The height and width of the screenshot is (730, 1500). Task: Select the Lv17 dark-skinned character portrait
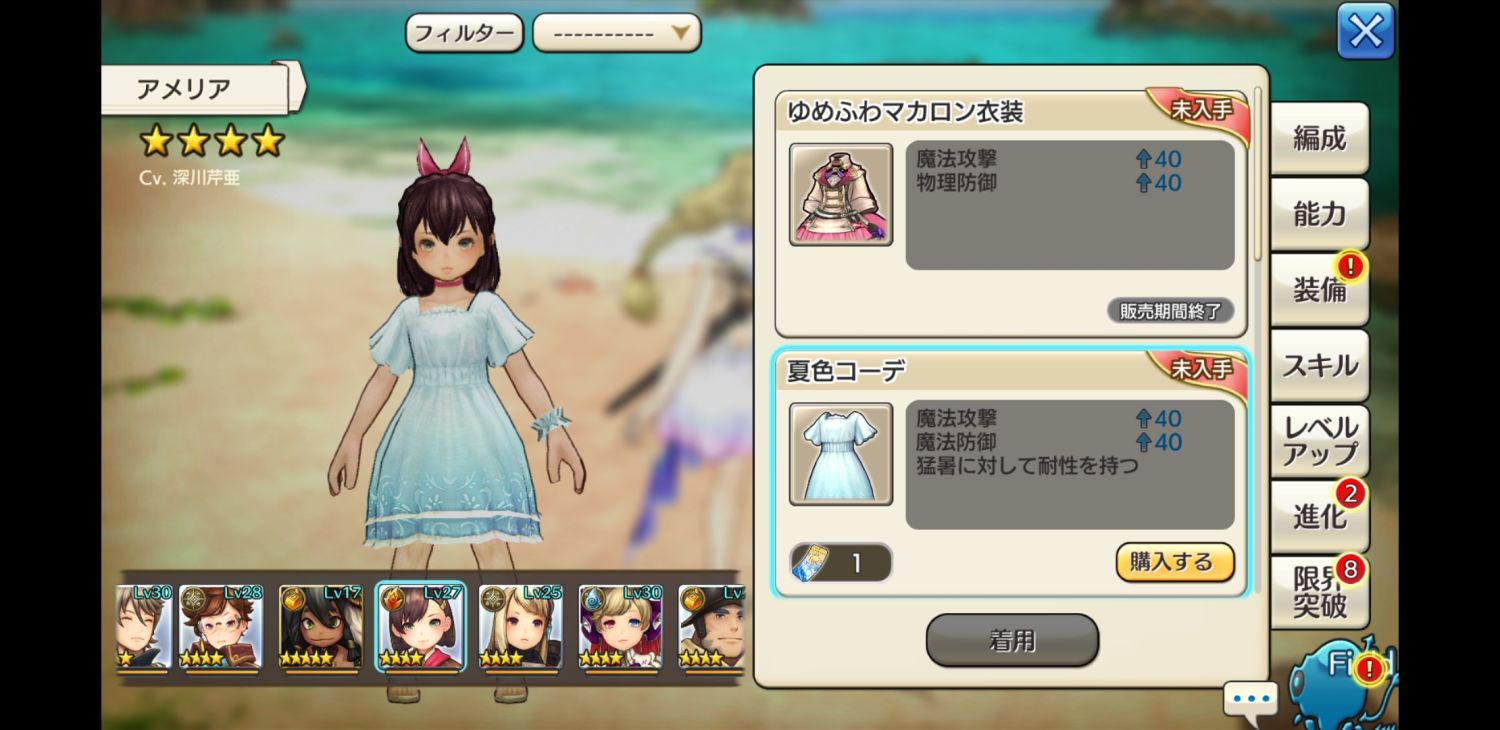tap(320, 627)
